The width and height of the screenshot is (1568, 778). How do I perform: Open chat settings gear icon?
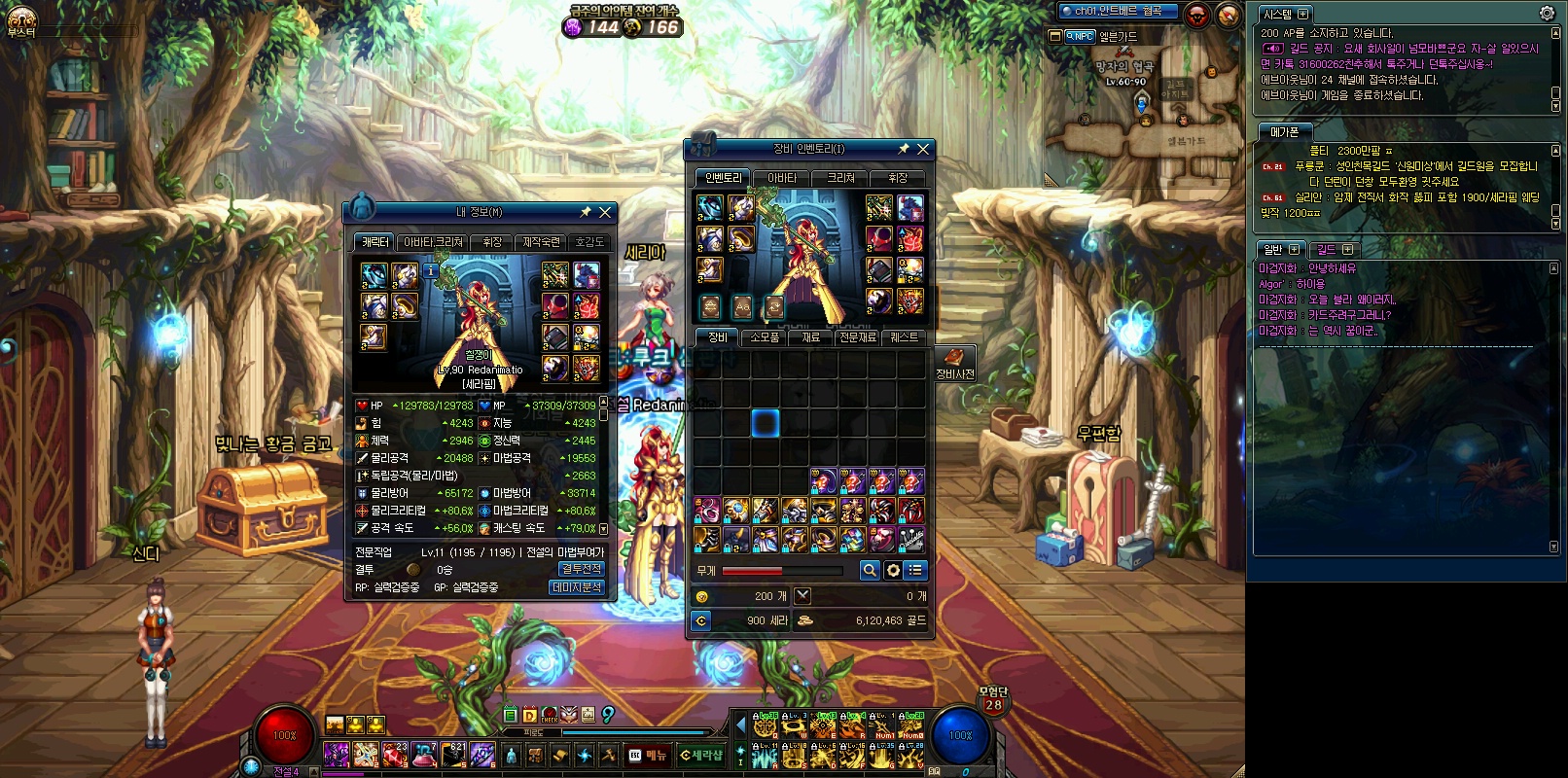click(x=1547, y=13)
